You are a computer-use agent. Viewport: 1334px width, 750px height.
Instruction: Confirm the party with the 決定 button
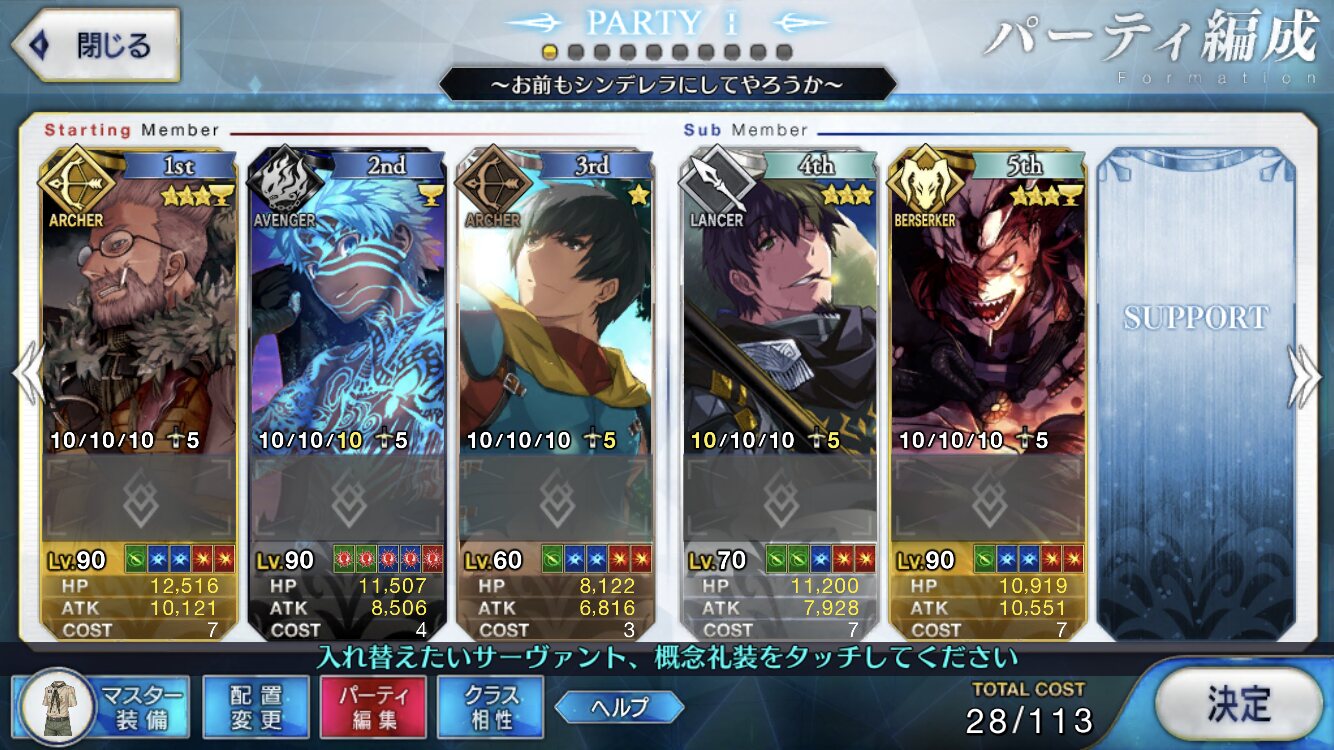coord(1238,703)
